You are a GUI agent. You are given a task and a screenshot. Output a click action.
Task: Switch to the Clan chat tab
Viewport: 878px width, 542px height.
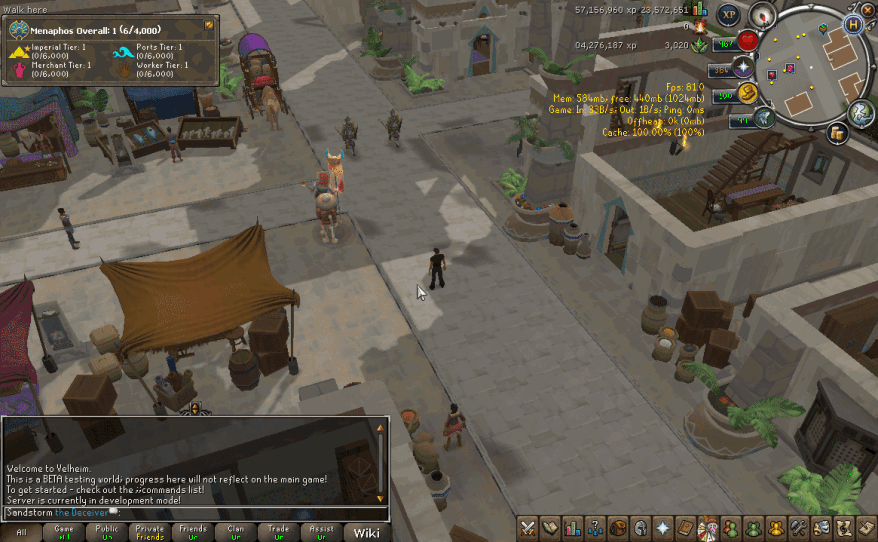click(x=236, y=532)
